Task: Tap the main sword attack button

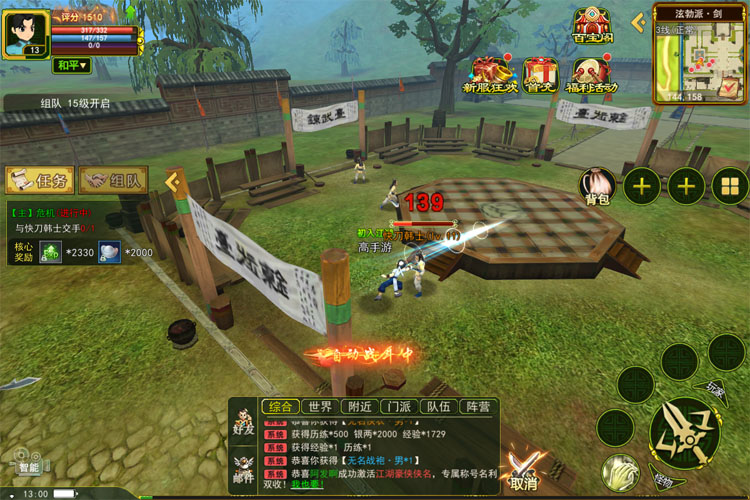Action: click(682, 432)
